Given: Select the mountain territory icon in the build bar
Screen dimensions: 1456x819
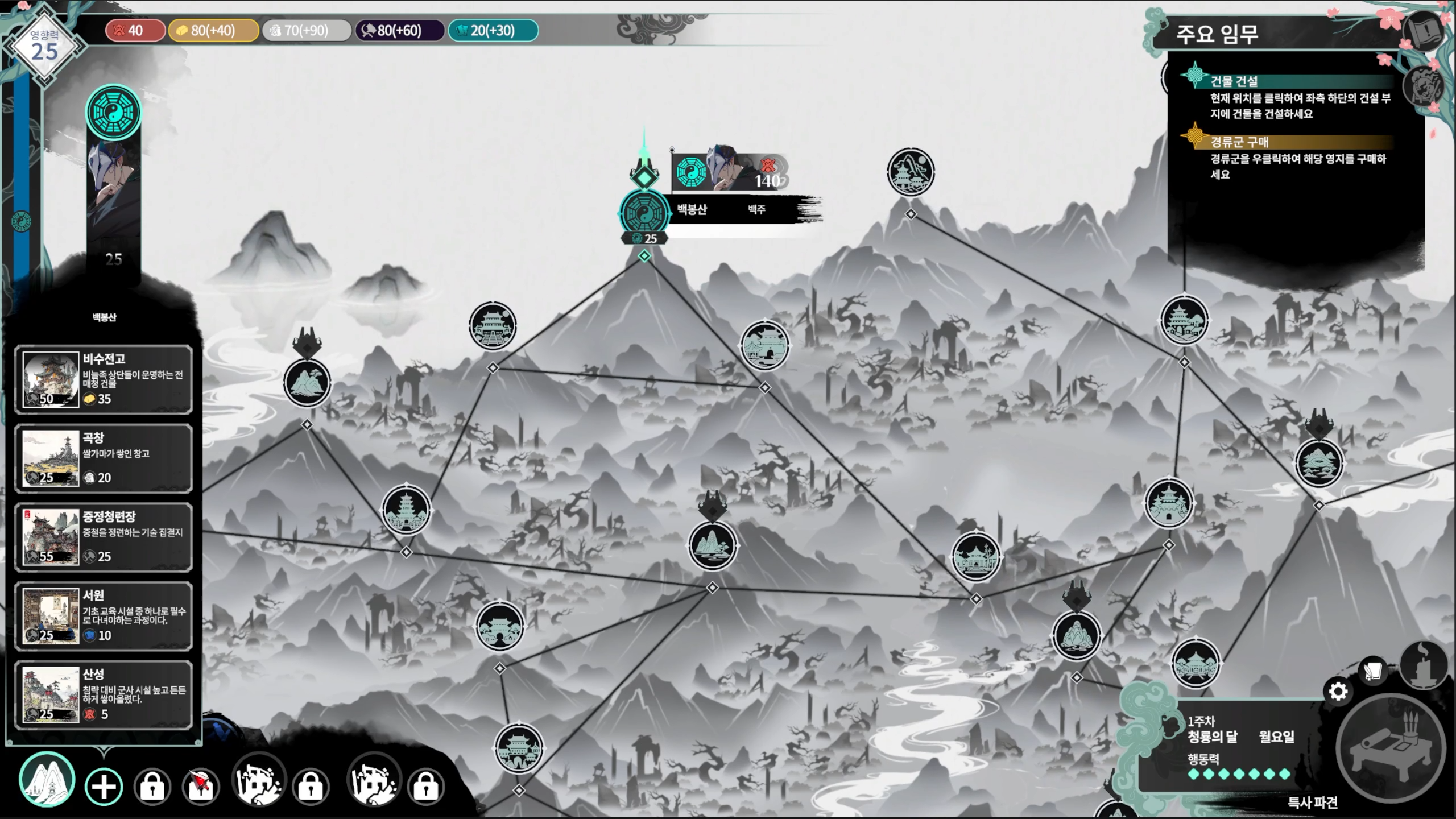Looking at the screenshot, I should coord(47,780).
